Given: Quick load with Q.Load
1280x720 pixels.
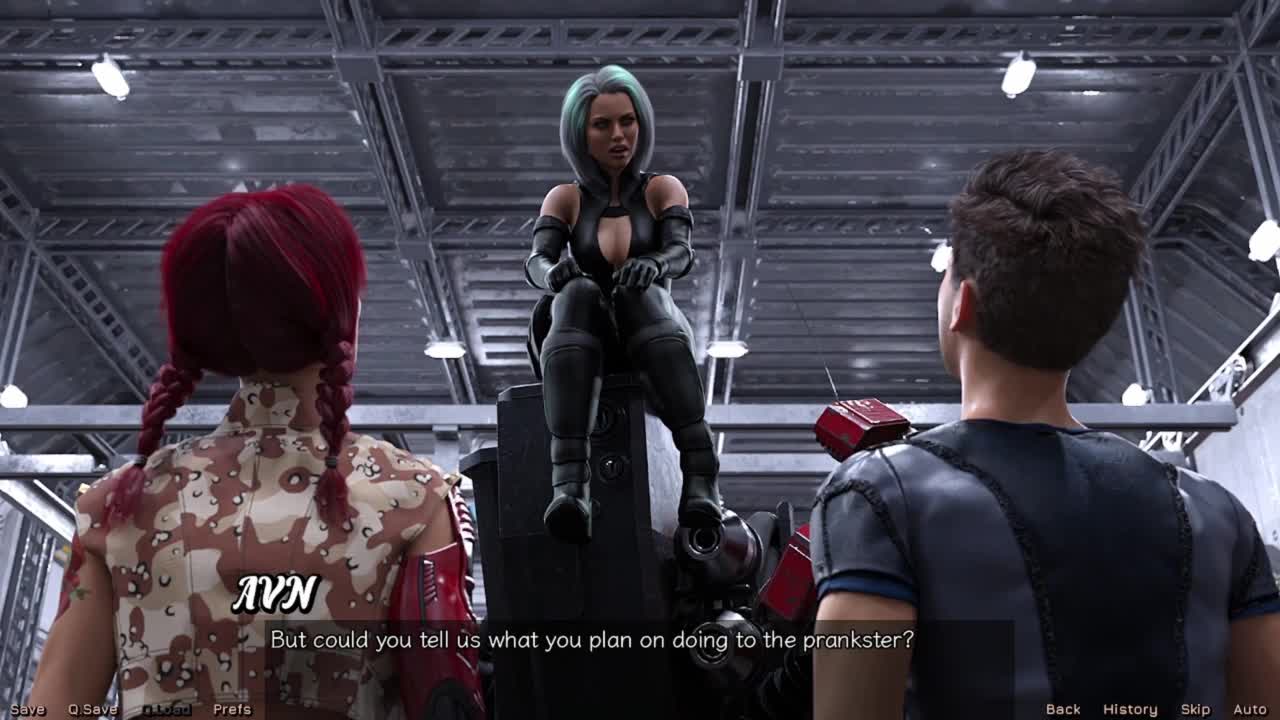Looking at the screenshot, I should point(166,709).
